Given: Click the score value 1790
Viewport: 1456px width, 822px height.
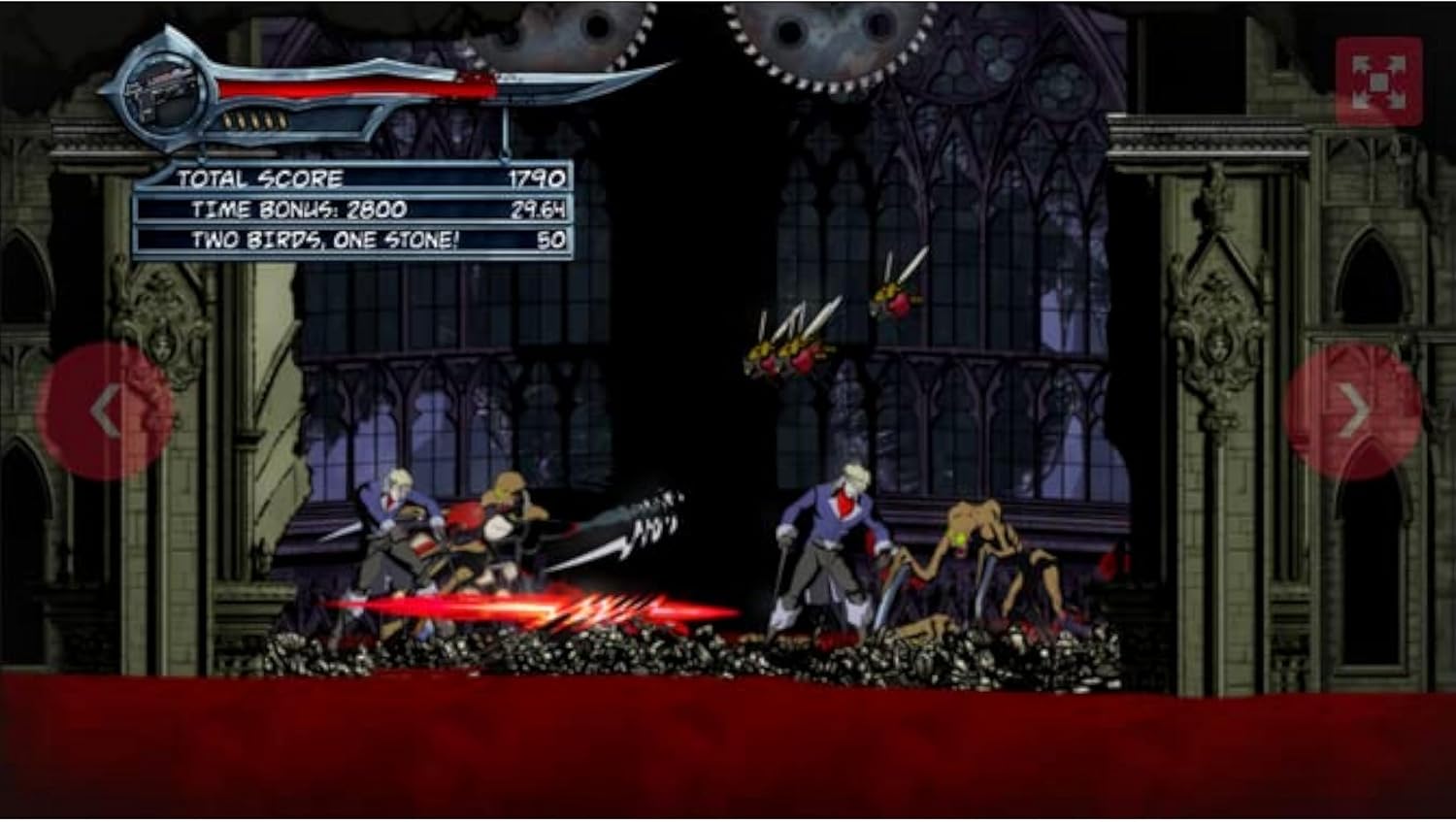Looking at the screenshot, I should [537, 179].
